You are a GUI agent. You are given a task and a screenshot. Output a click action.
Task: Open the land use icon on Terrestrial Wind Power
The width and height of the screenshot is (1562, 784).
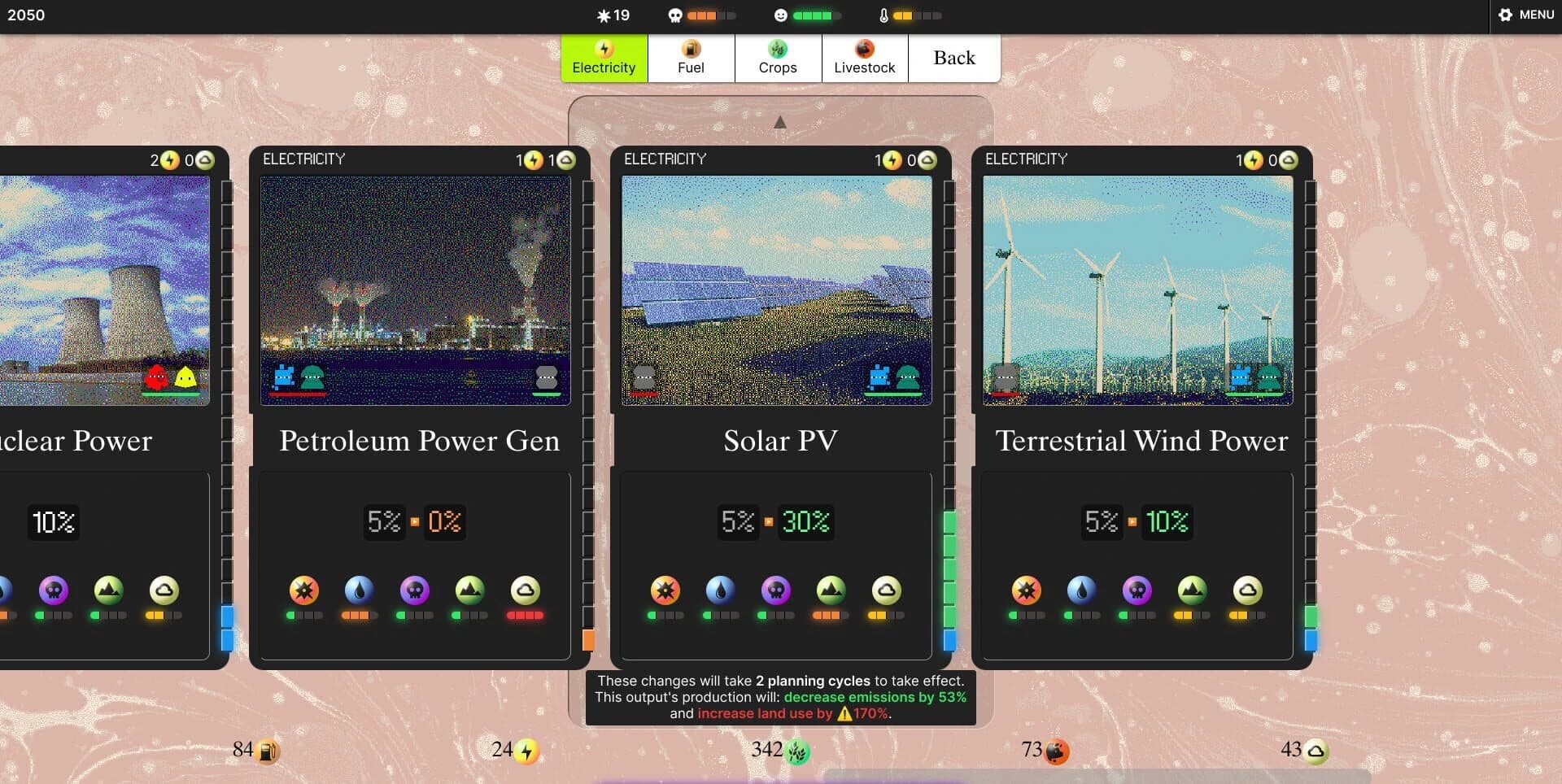1192,591
